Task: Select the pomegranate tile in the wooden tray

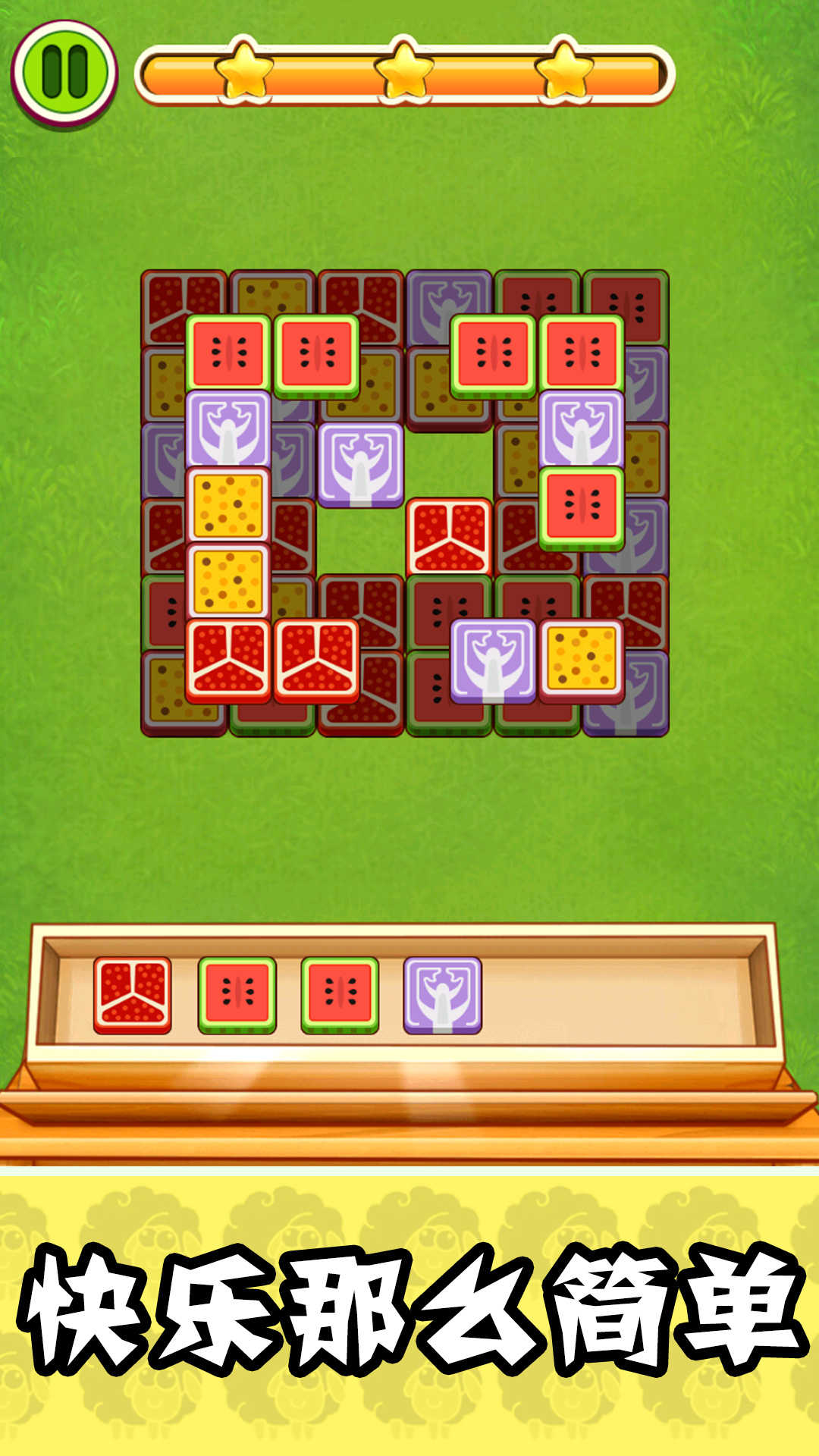Action: click(133, 994)
